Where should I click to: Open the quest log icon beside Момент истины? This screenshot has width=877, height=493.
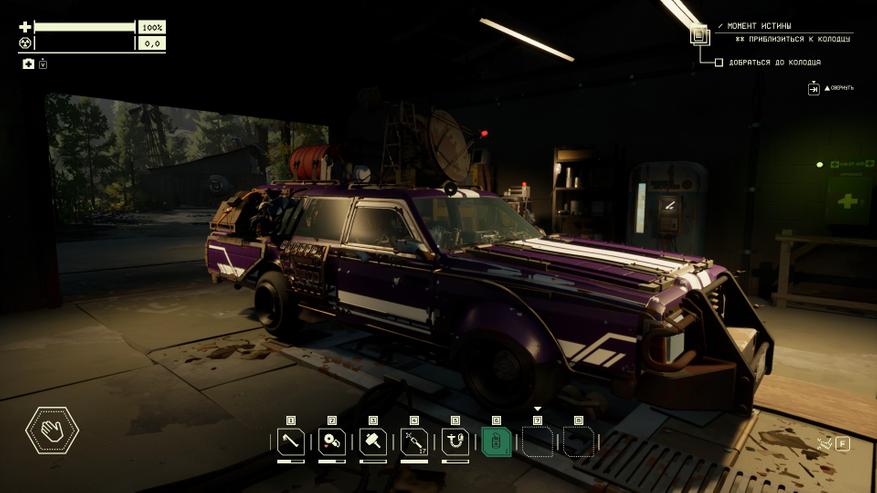pyautogui.click(x=699, y=33)
